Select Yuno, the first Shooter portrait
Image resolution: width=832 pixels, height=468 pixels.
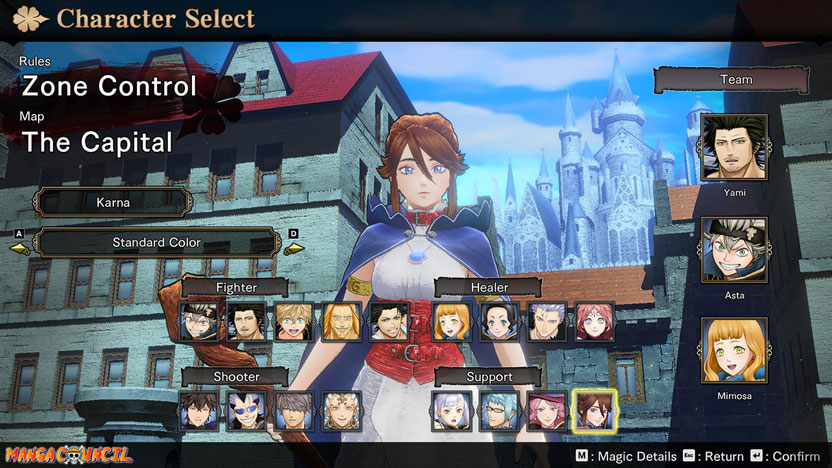pyautogui.click(x=199, y=410)
